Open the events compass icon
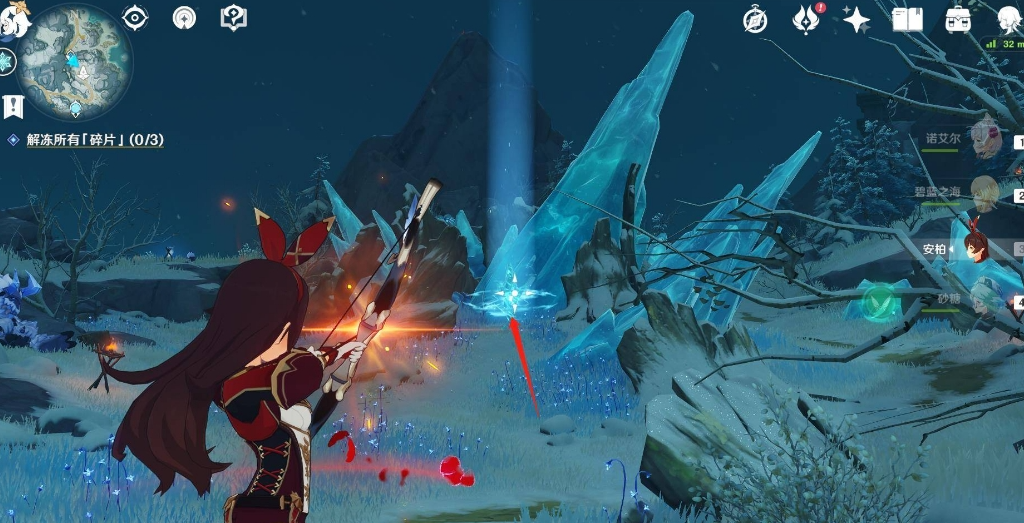Screen dimensions: 1024x523 click(755, 19)
